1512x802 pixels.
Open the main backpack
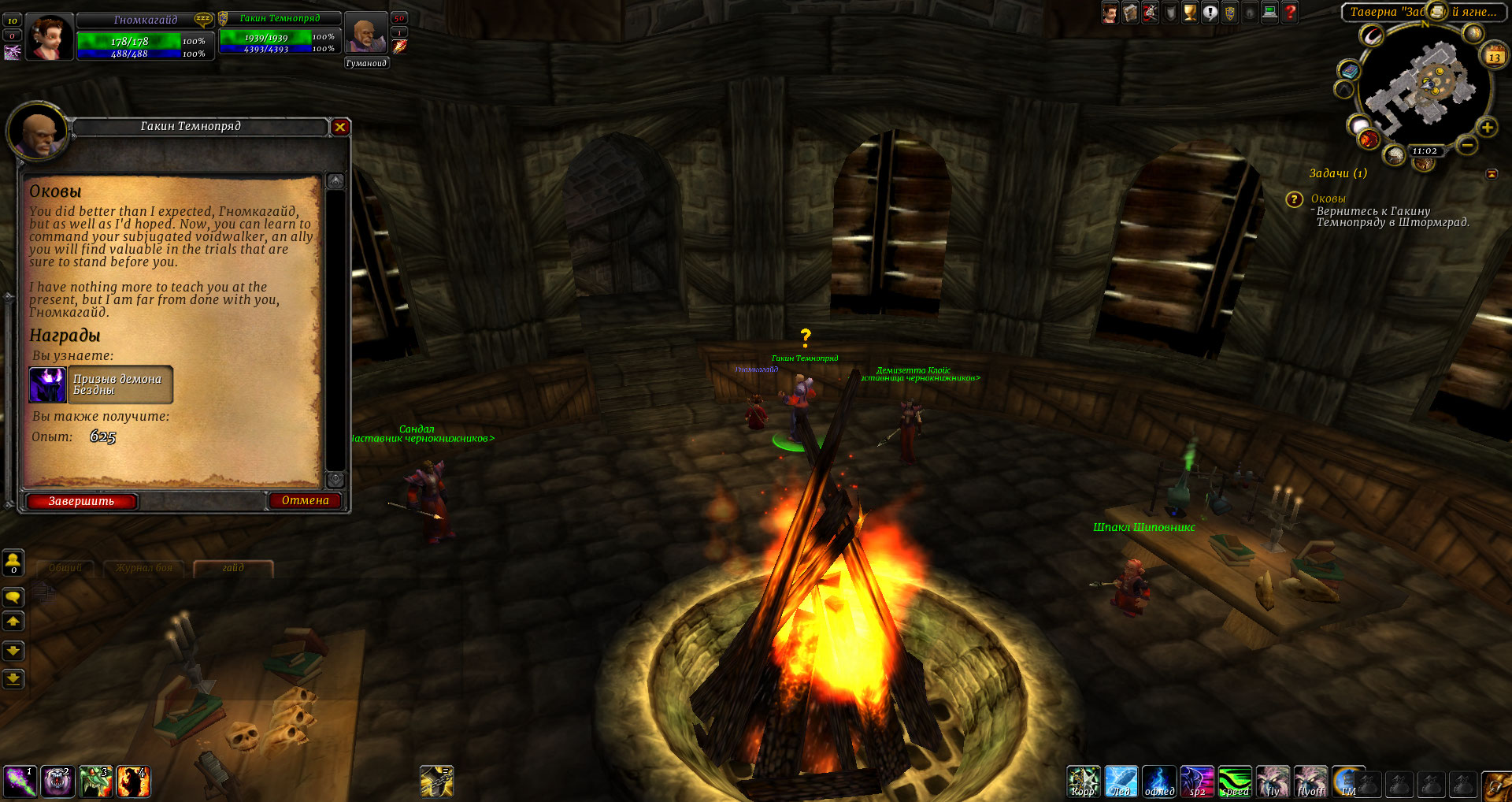(1496, 785)
